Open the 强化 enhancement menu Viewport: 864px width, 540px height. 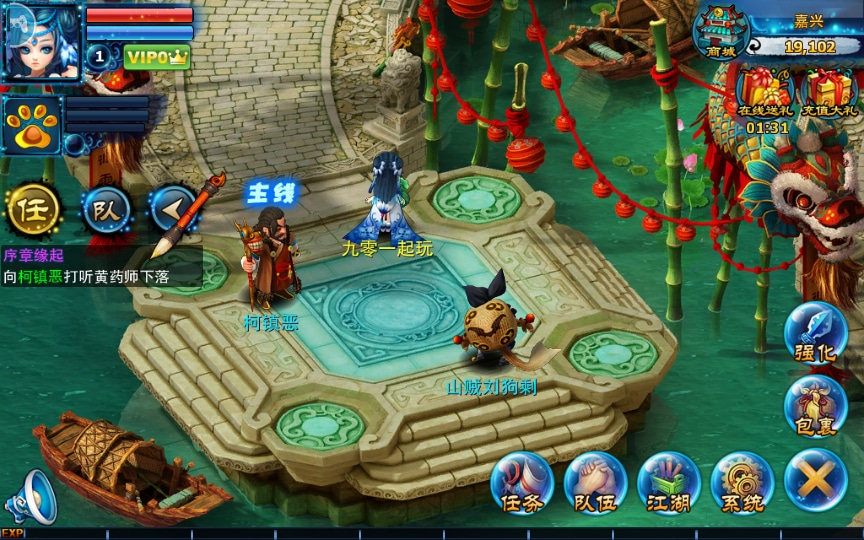[x=815, y=335]
